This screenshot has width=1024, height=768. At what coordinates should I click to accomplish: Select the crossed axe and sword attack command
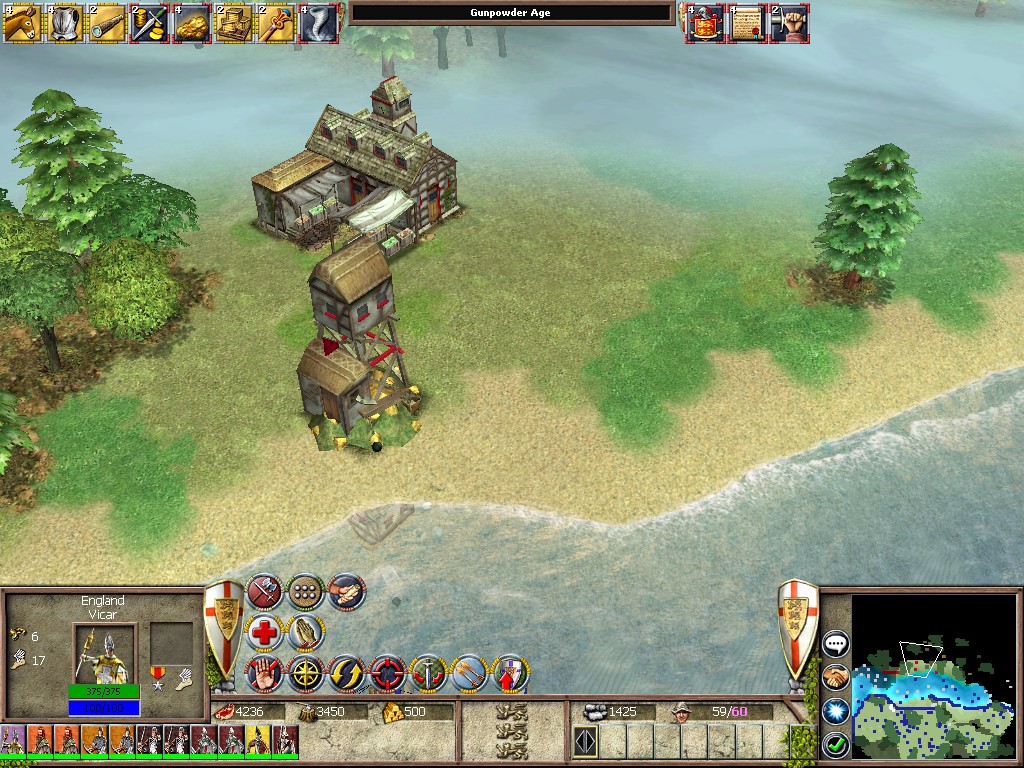point(264,592)
